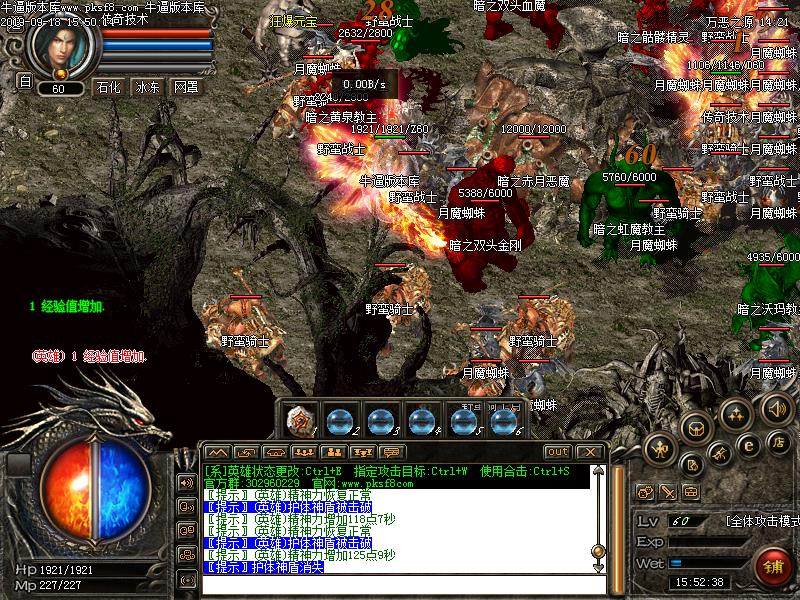Toggle sound with the speaker orb
The image size is (800, 600).
point(777,408)
